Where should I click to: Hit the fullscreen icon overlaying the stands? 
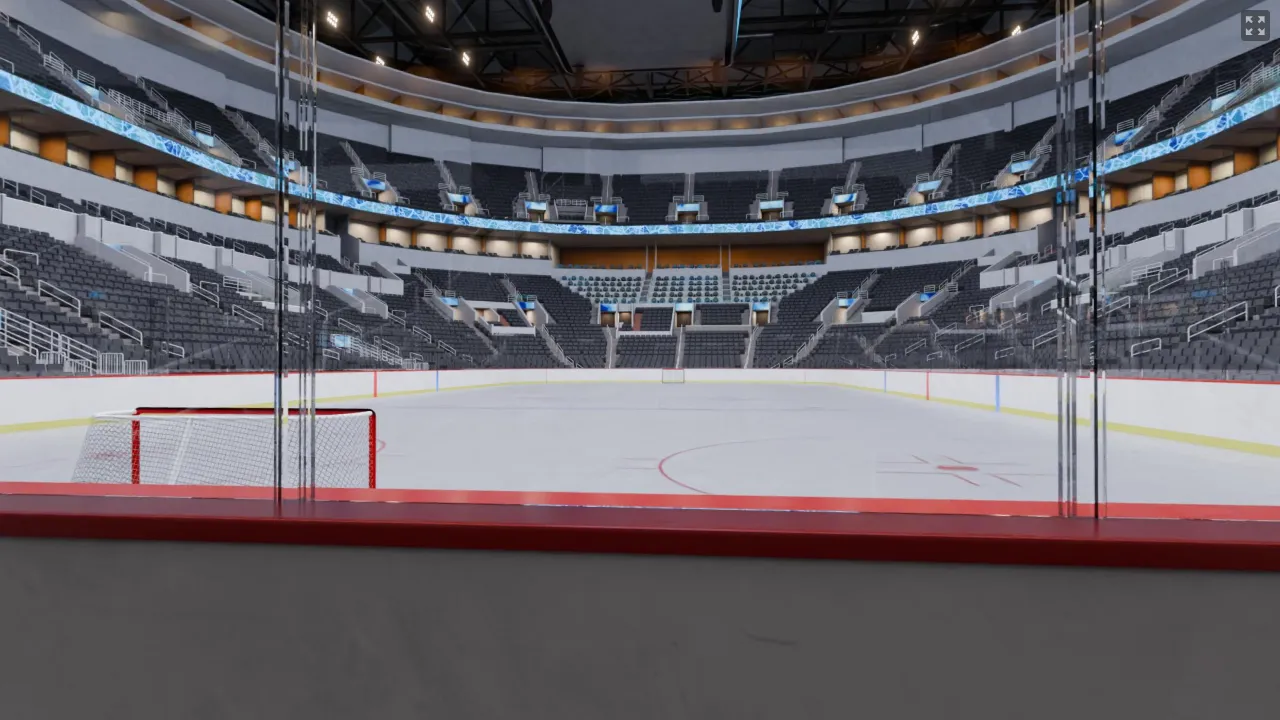click(x=1255, y=26)
